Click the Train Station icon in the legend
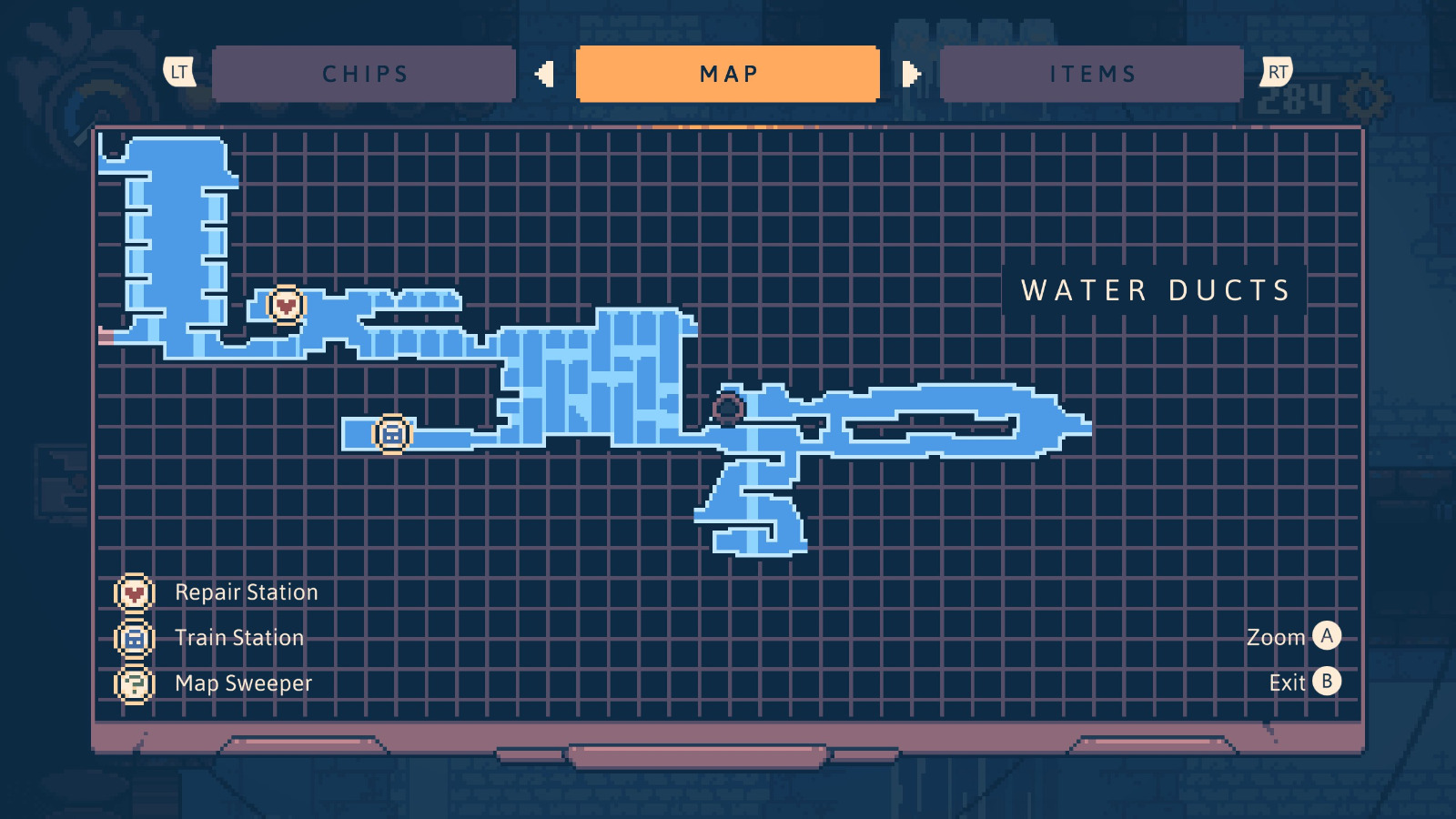The height and width of the screenshot is (819, 1456). pyautogui.click(x=133, y=638)
